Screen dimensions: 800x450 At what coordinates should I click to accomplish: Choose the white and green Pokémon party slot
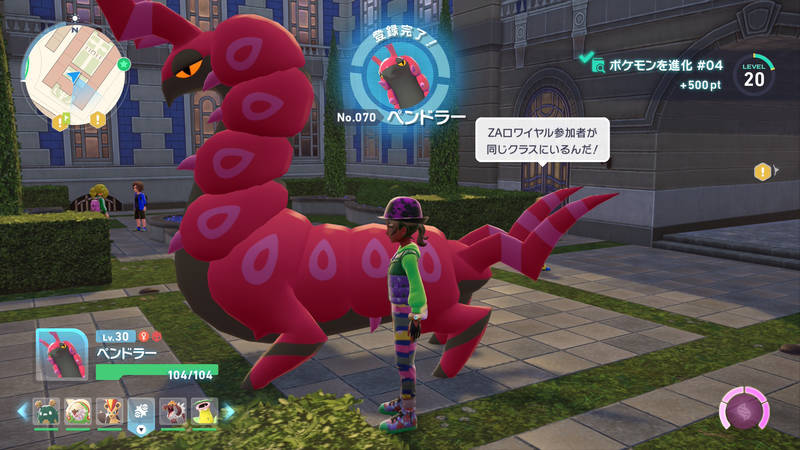(x=78, y=410)
